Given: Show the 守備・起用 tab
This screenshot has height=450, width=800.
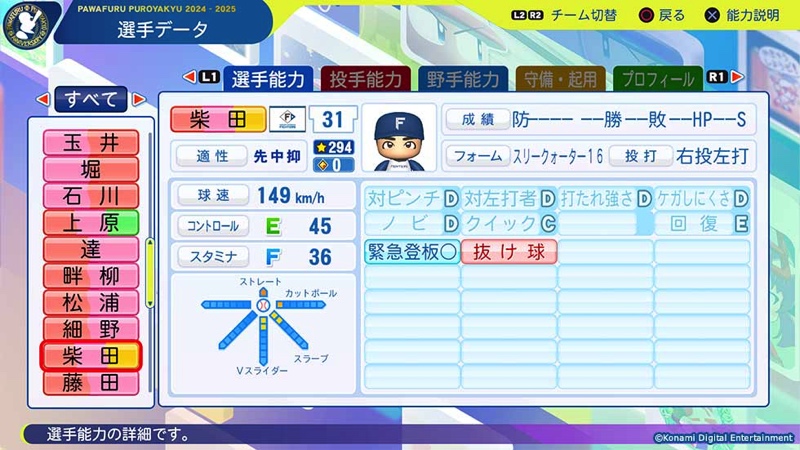Looking at the screenshot, I should [559, 79].
